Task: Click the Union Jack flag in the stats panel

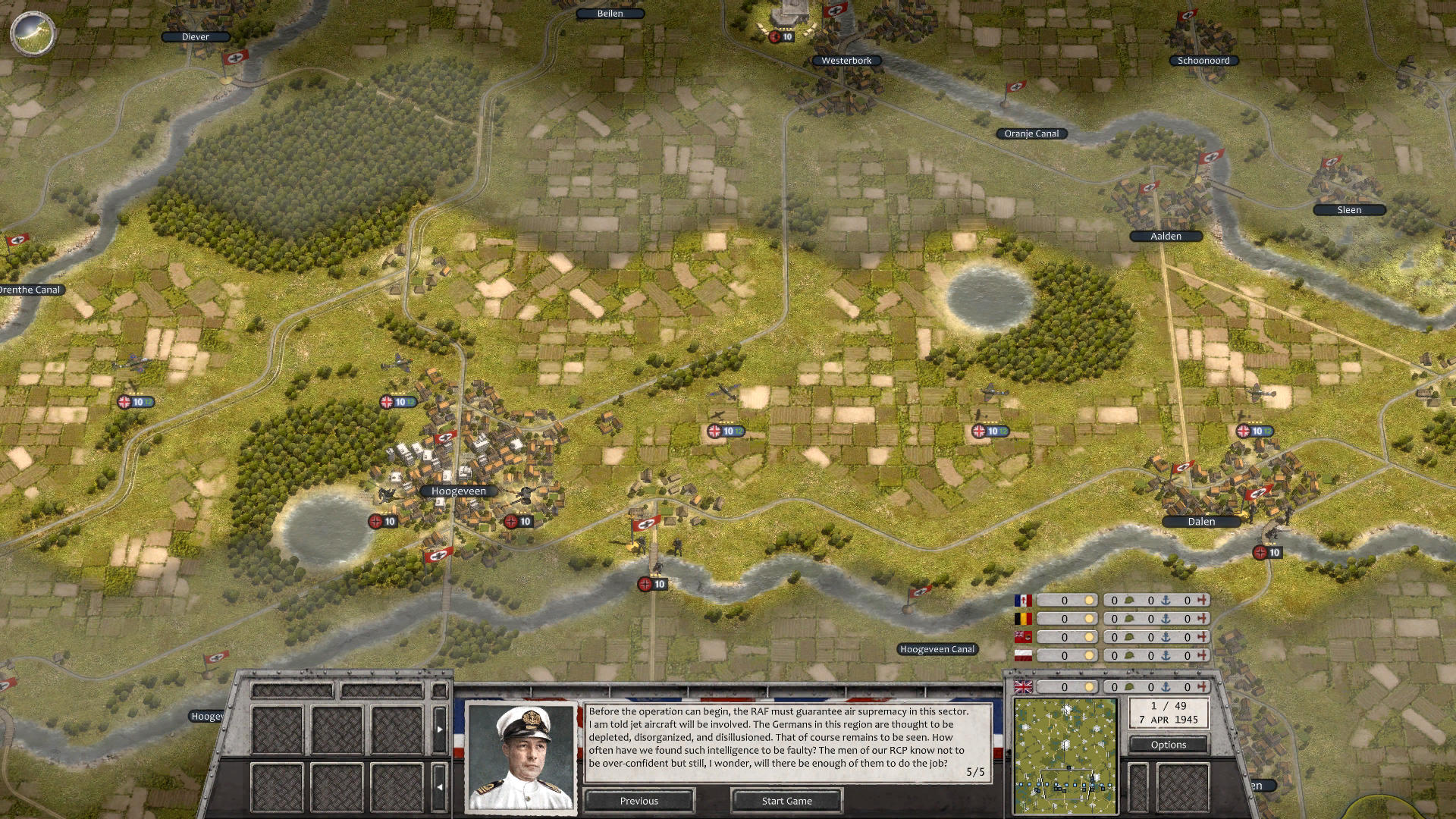Action: pyautogui.click(x=1023, y=686)
